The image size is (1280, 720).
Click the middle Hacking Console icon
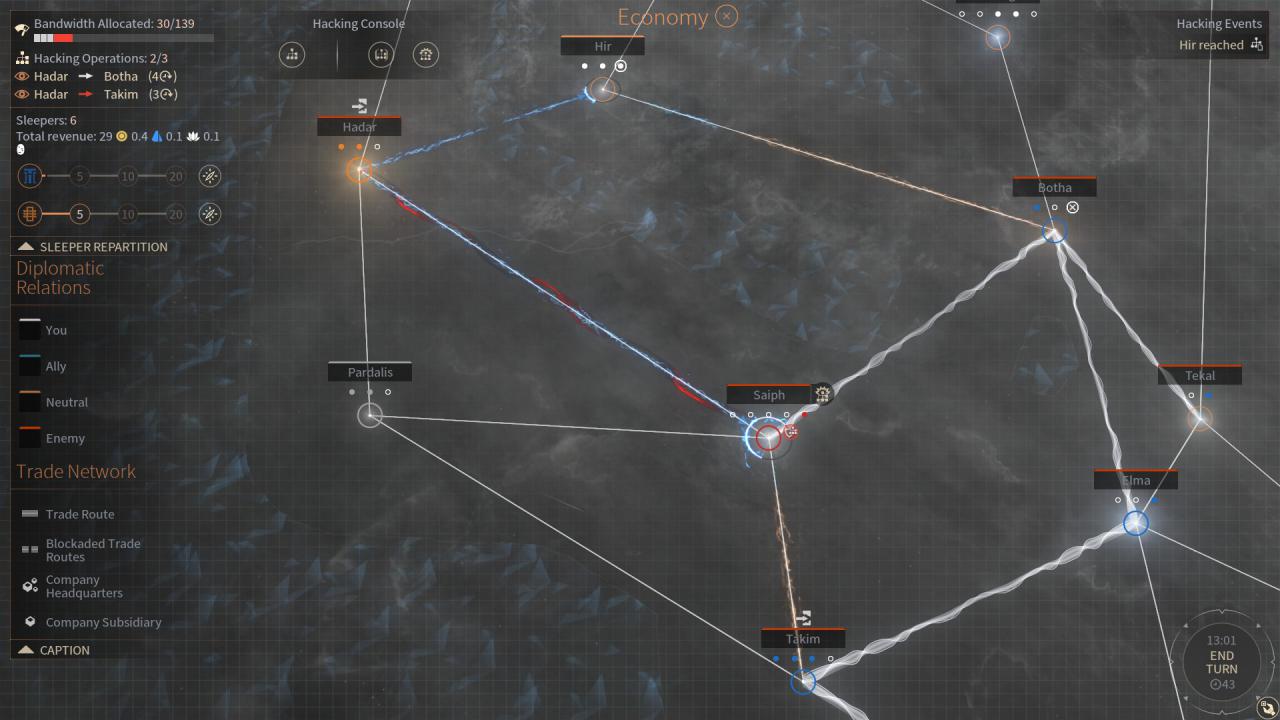381,55
